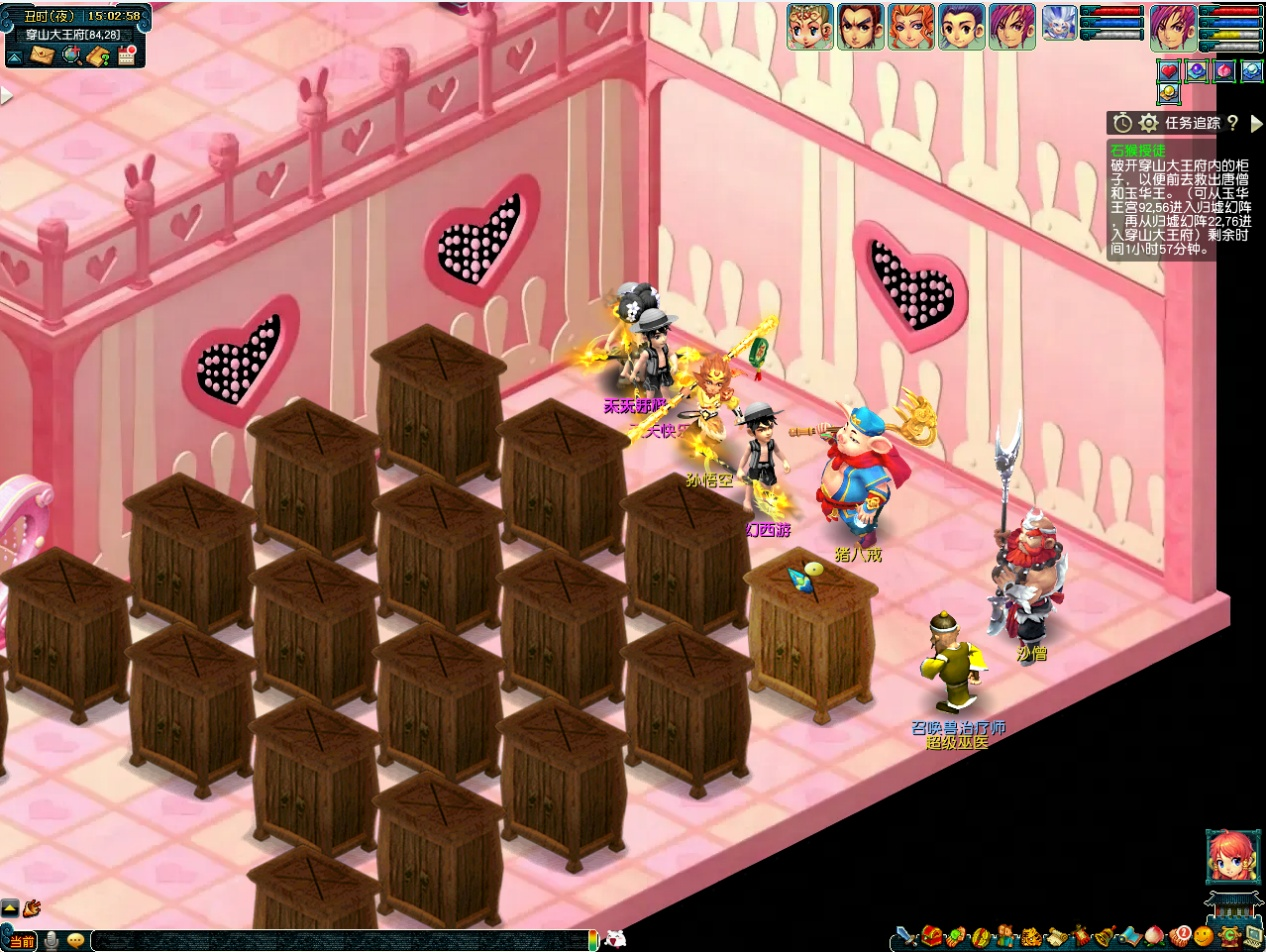Open the world map magnifier icon
The image size is (1266, 952).
70,56
